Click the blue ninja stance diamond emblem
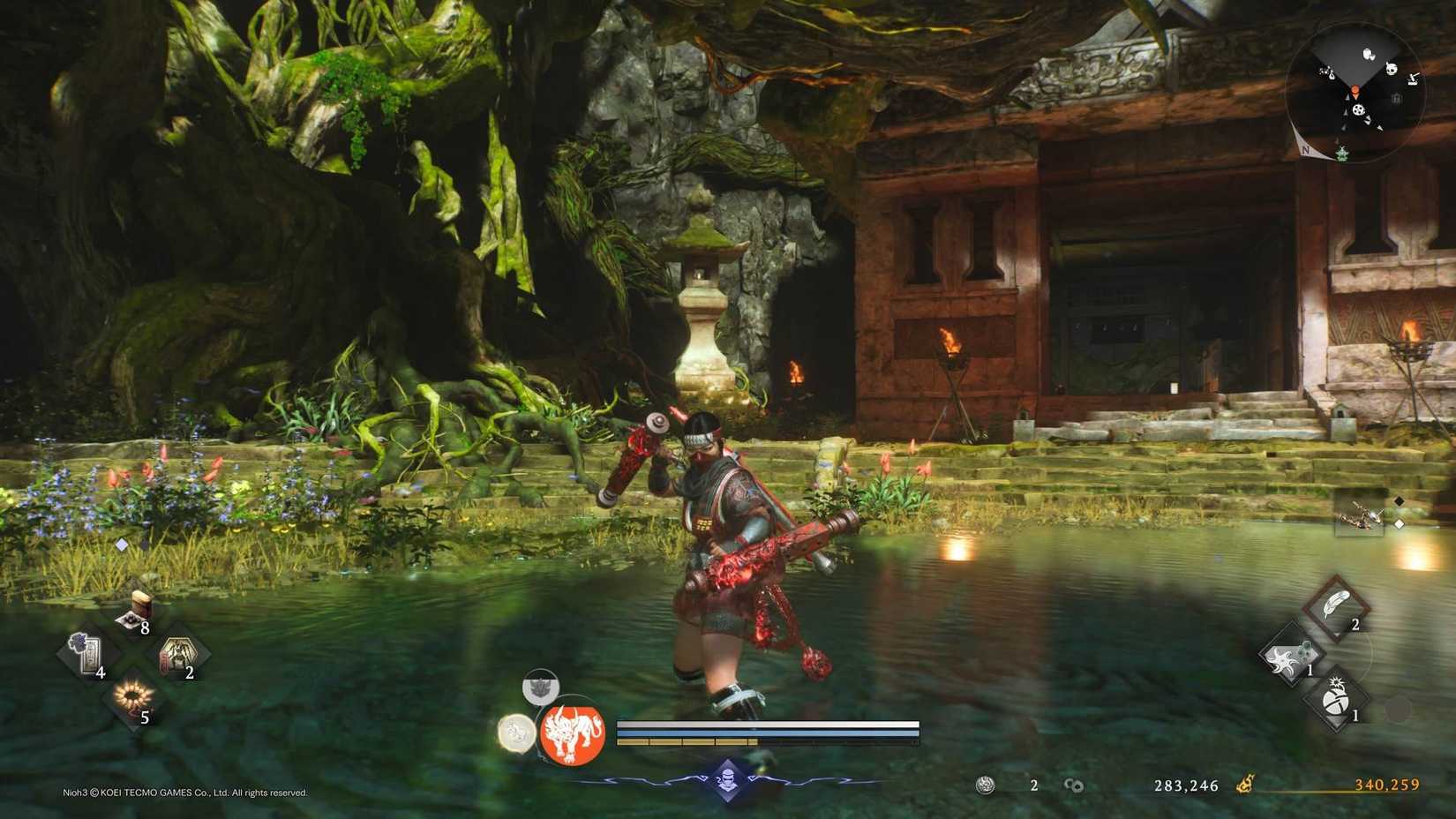The height and width of the screenshot is (819, 1456). pyautogui.click(x=728, y=779)
